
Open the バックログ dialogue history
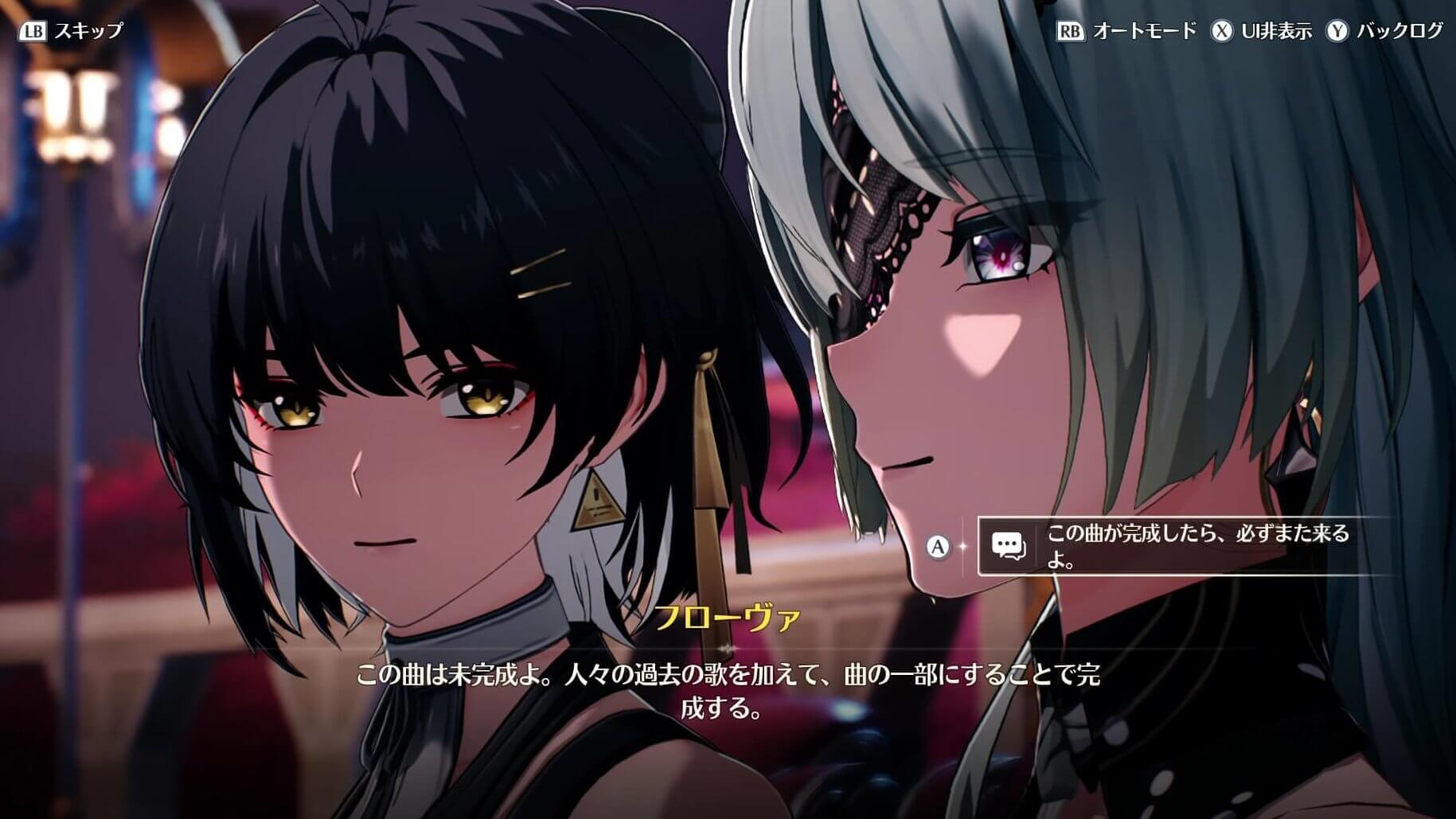(x=1385, y=31)
